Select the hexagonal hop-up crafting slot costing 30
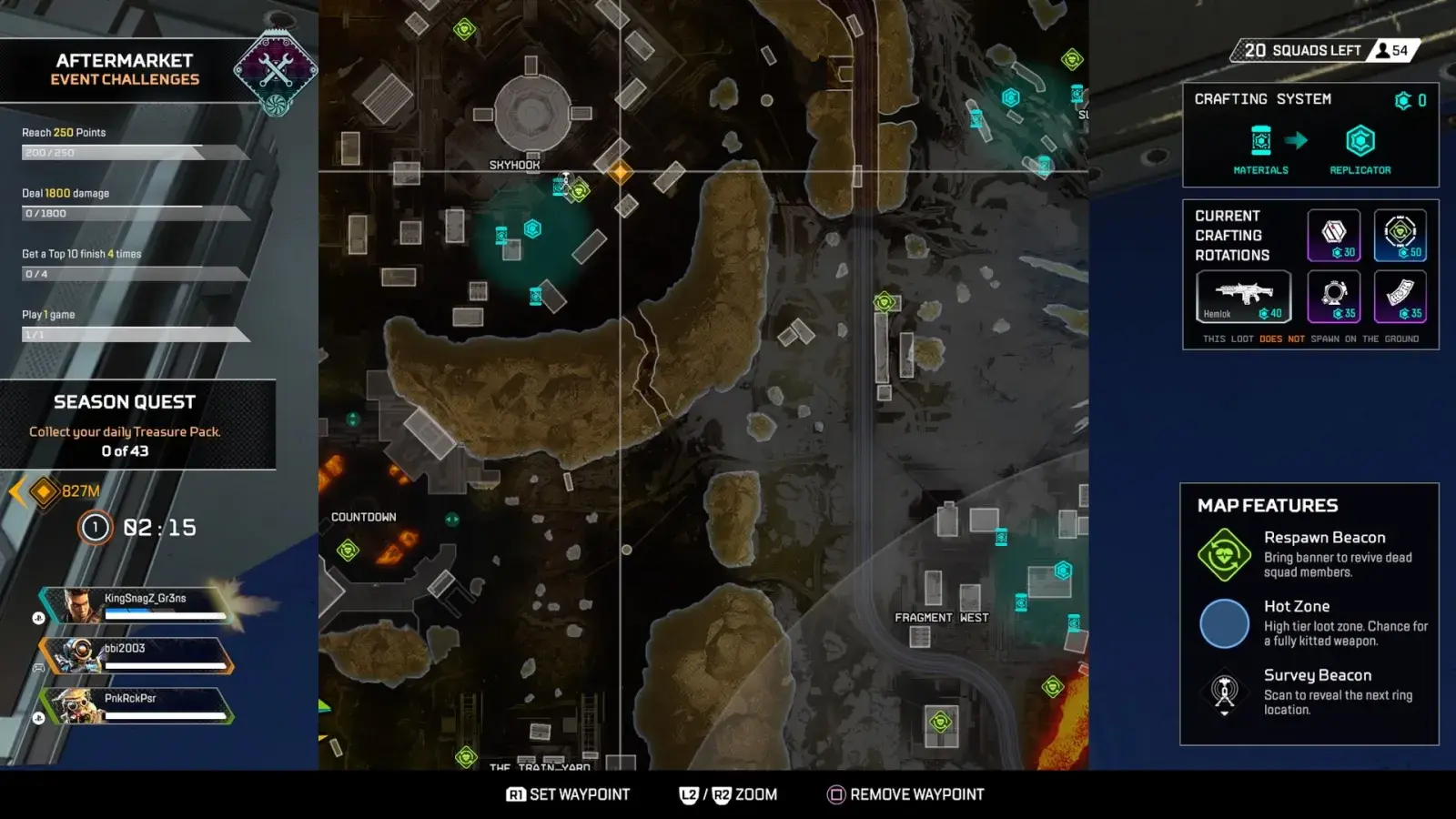The width and height of the screenshot is (1456, 819). (1334, 236)
